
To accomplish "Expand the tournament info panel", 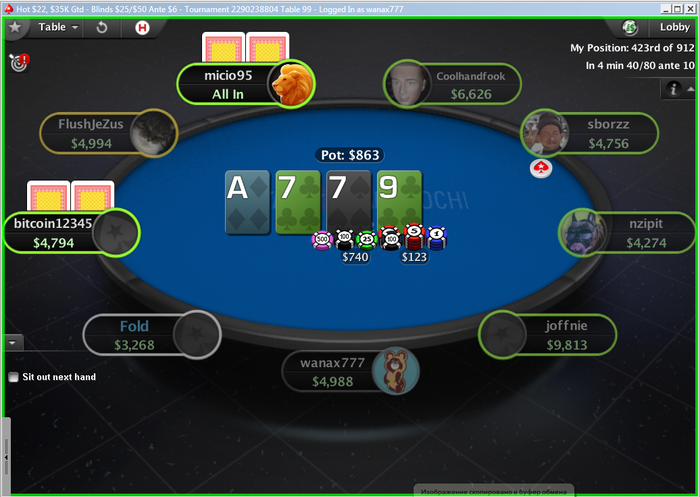I will [x=674, y=89].
